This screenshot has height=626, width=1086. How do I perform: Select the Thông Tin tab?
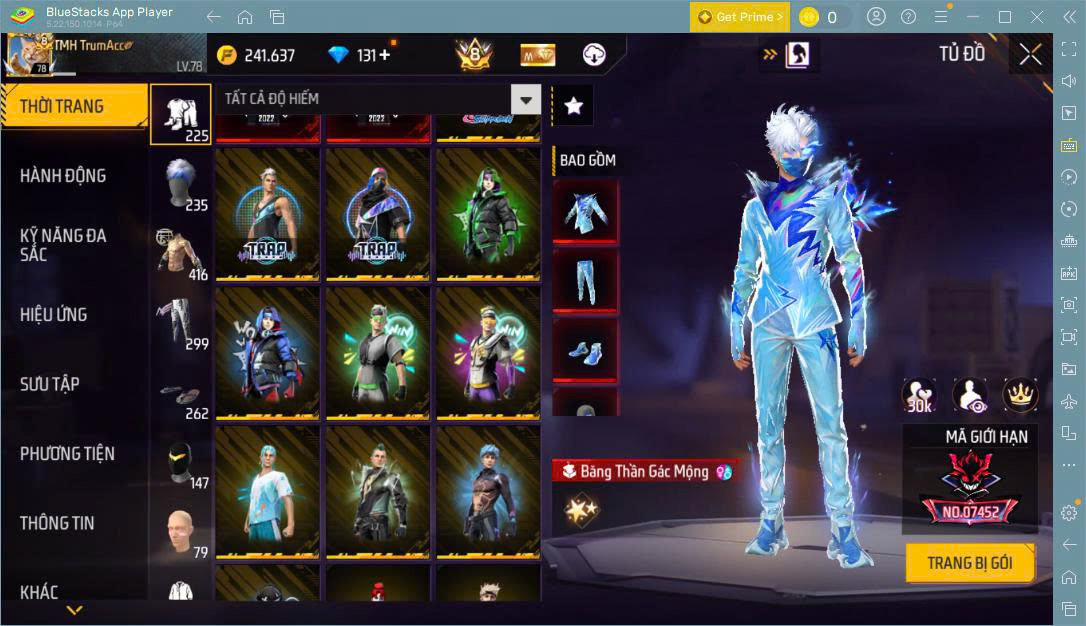(x=57, y=523)
